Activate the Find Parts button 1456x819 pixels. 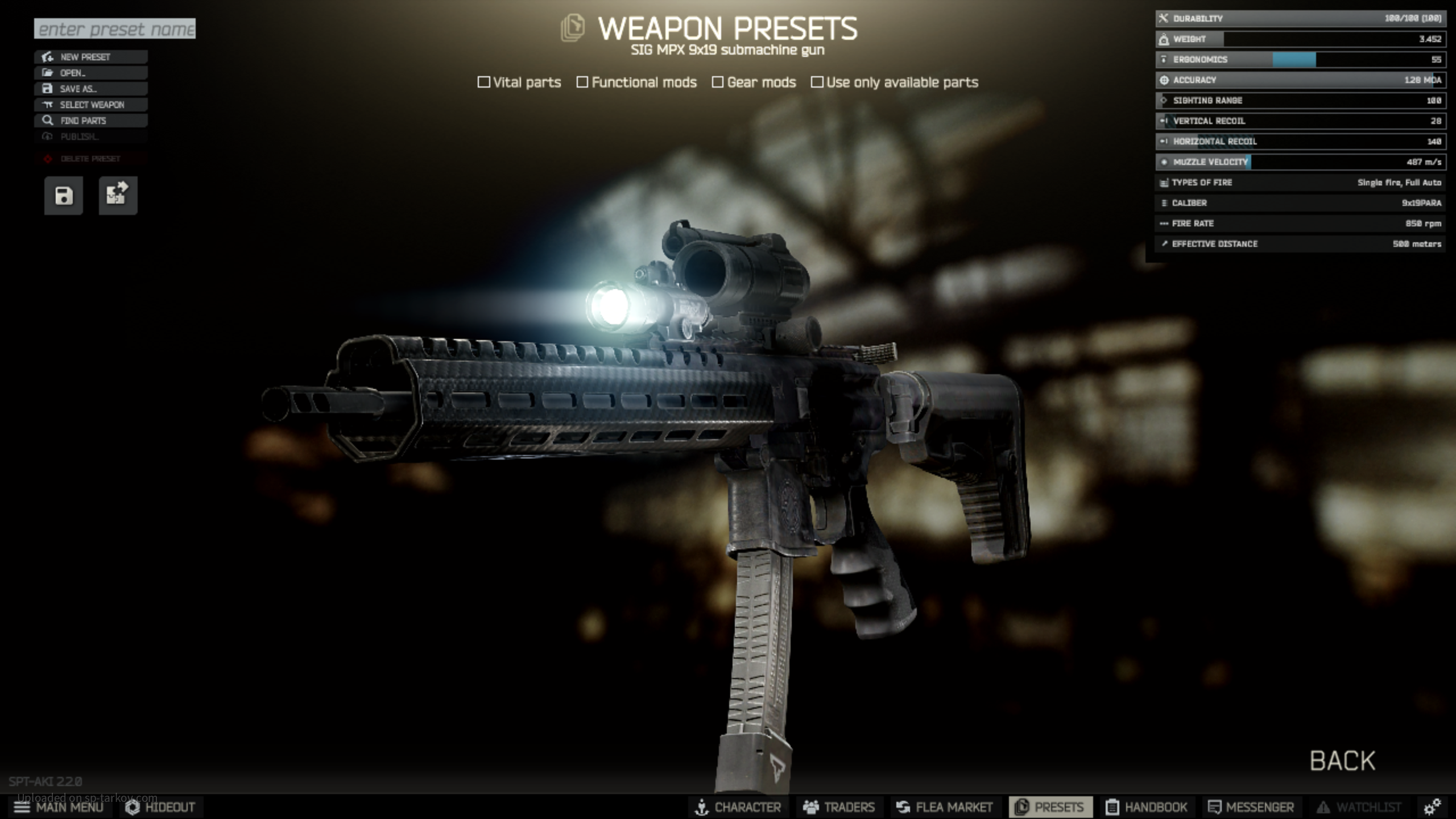[91, 121]
